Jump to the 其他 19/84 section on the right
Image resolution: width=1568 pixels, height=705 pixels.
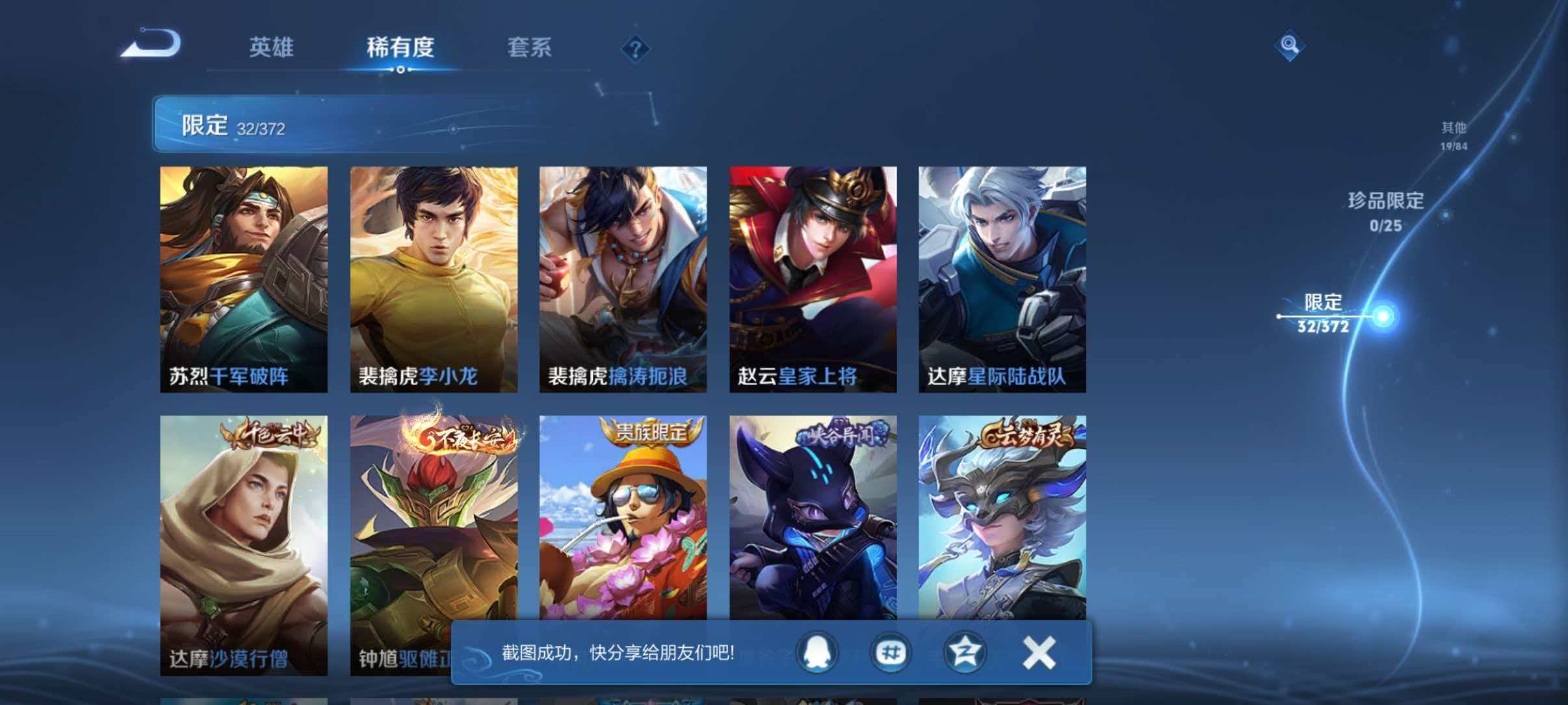coord(1454,135)
